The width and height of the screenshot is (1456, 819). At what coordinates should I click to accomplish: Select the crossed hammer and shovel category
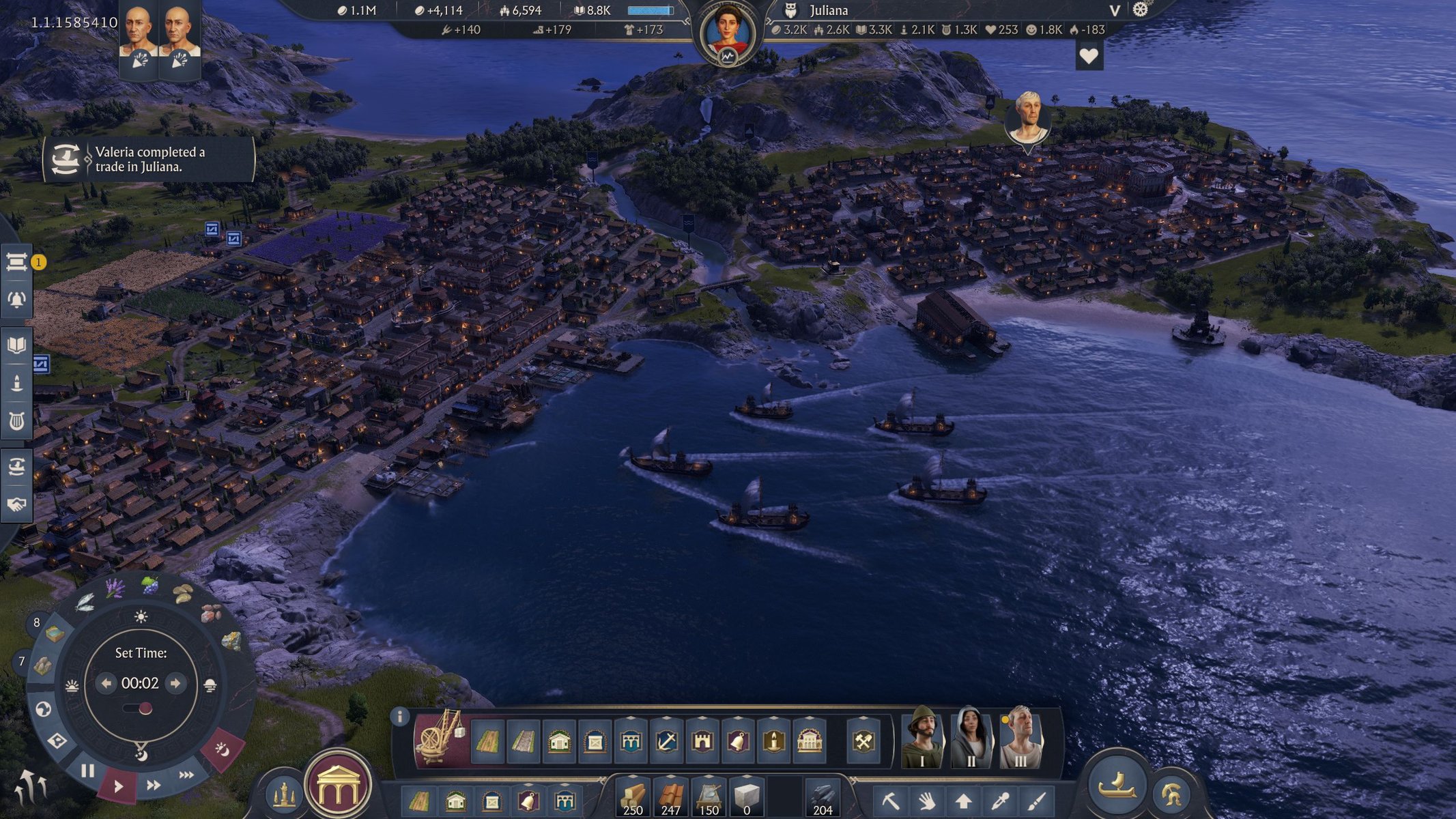pos(863,741)
